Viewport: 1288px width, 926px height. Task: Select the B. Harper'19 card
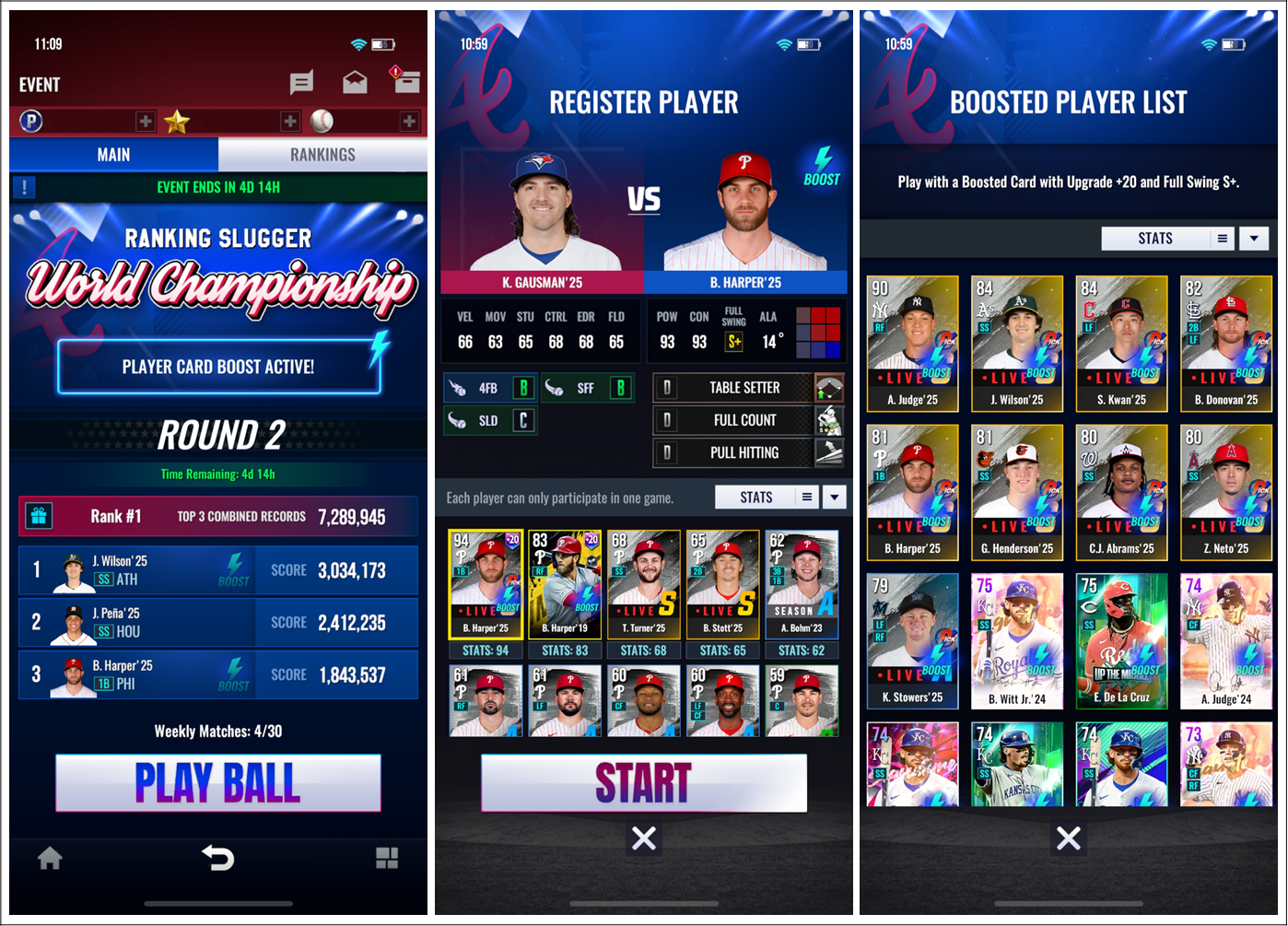point(565,584)
